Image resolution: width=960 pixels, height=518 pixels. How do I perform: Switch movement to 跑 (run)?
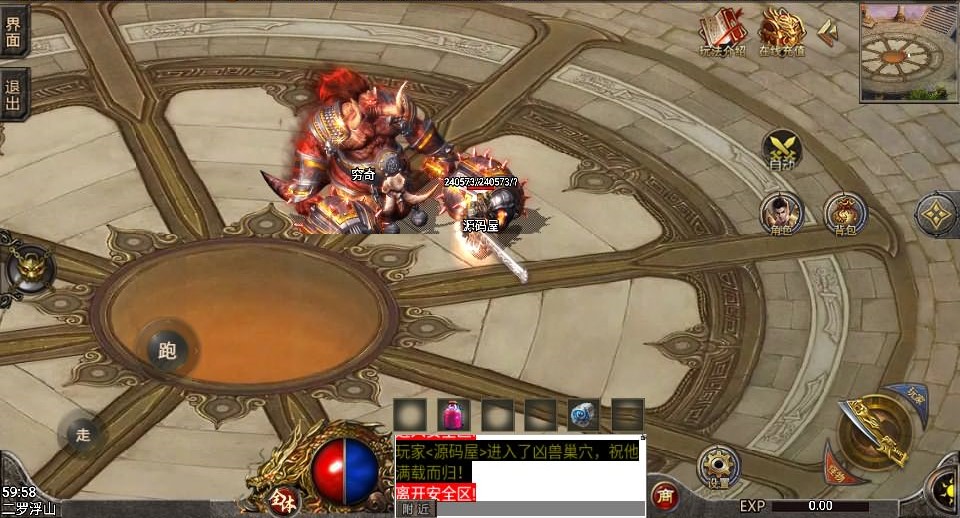click(166, 349)
